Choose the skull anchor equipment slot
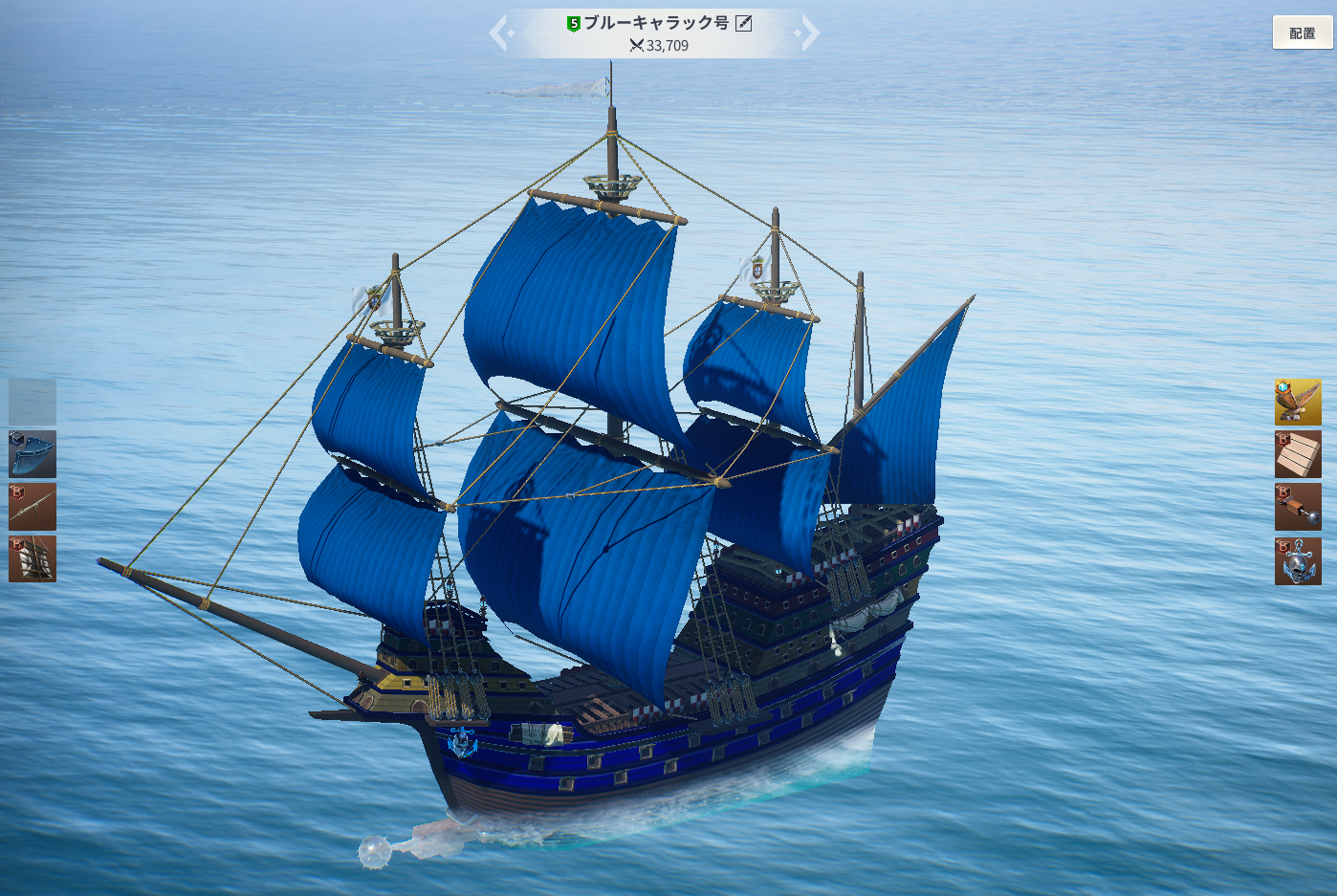The height and width of the screenshot is (896, 1337). pyautogui.click(x=1298, y=560)
